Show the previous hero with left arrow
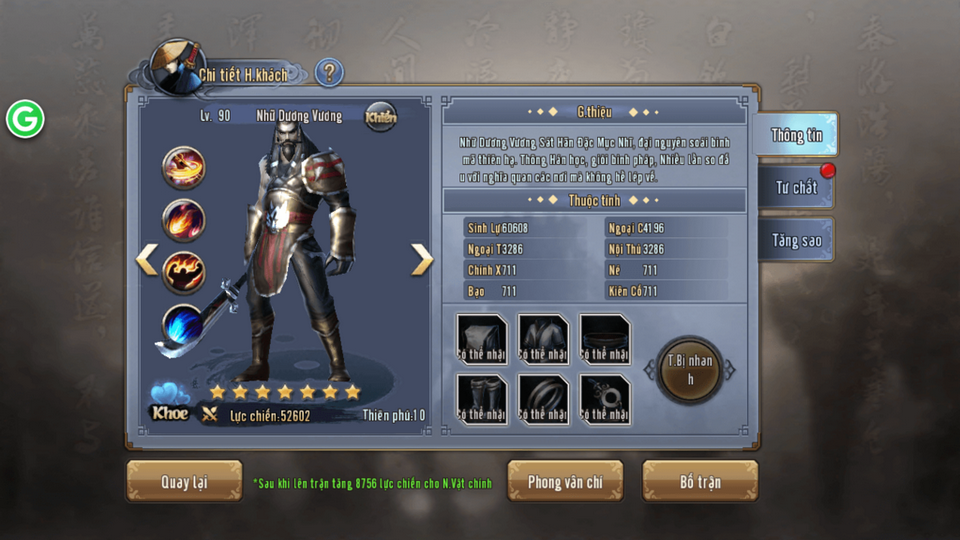960x540 pixels. 147,260
